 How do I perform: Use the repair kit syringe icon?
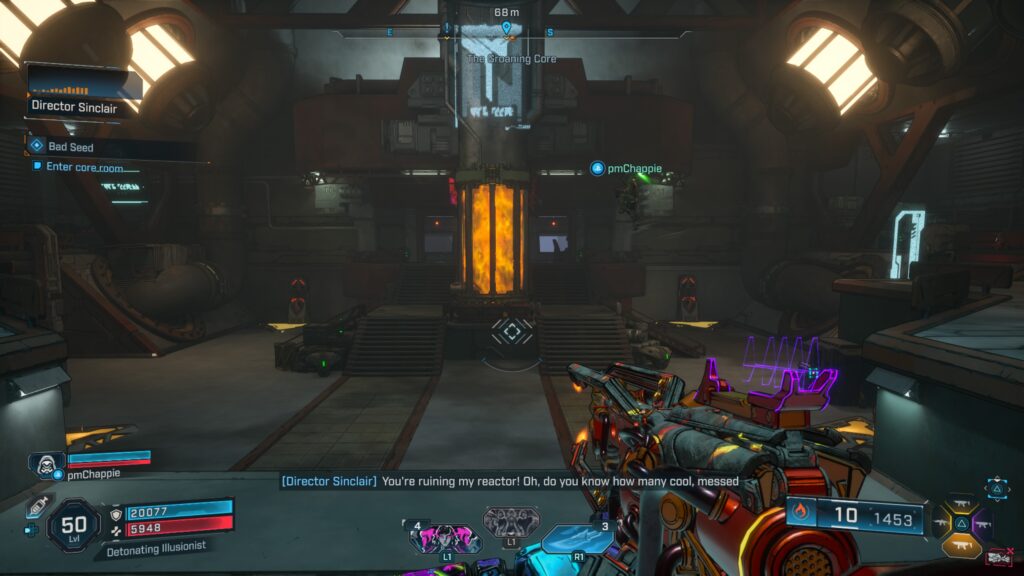click(38, 505)
